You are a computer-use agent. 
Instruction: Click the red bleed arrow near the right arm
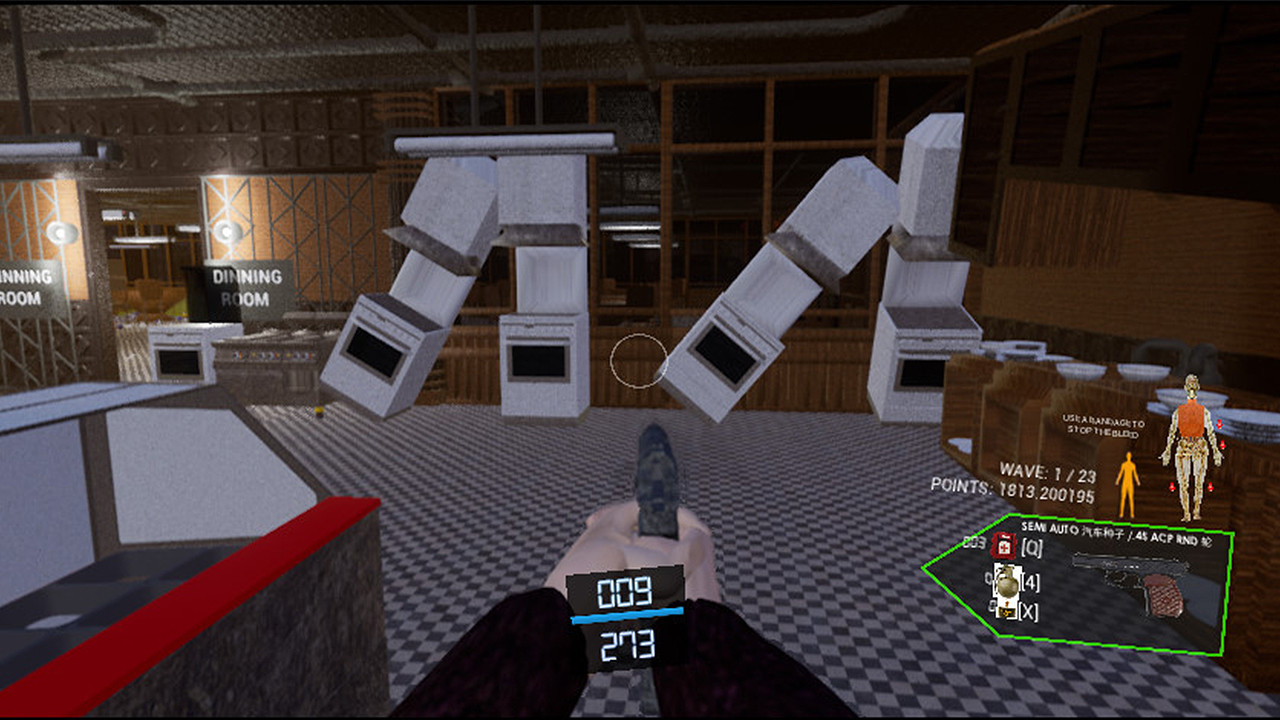(1220, 424)
